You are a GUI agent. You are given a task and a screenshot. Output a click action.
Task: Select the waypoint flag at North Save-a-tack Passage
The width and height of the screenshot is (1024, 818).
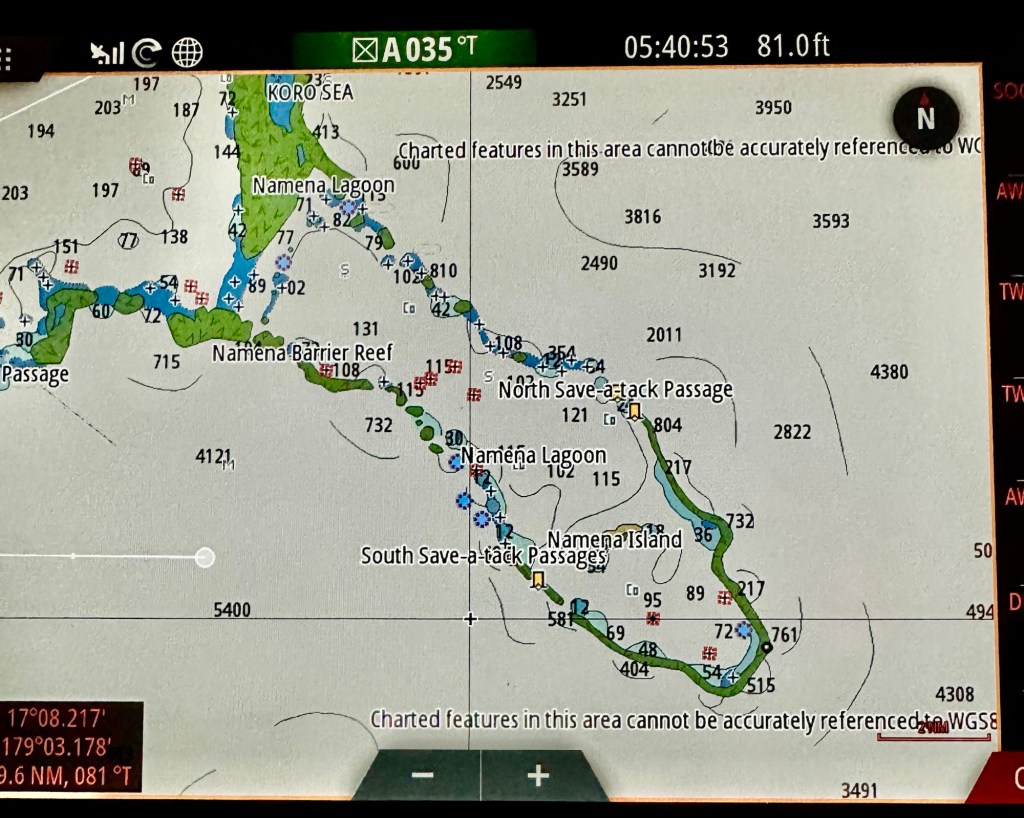point(634,410)
